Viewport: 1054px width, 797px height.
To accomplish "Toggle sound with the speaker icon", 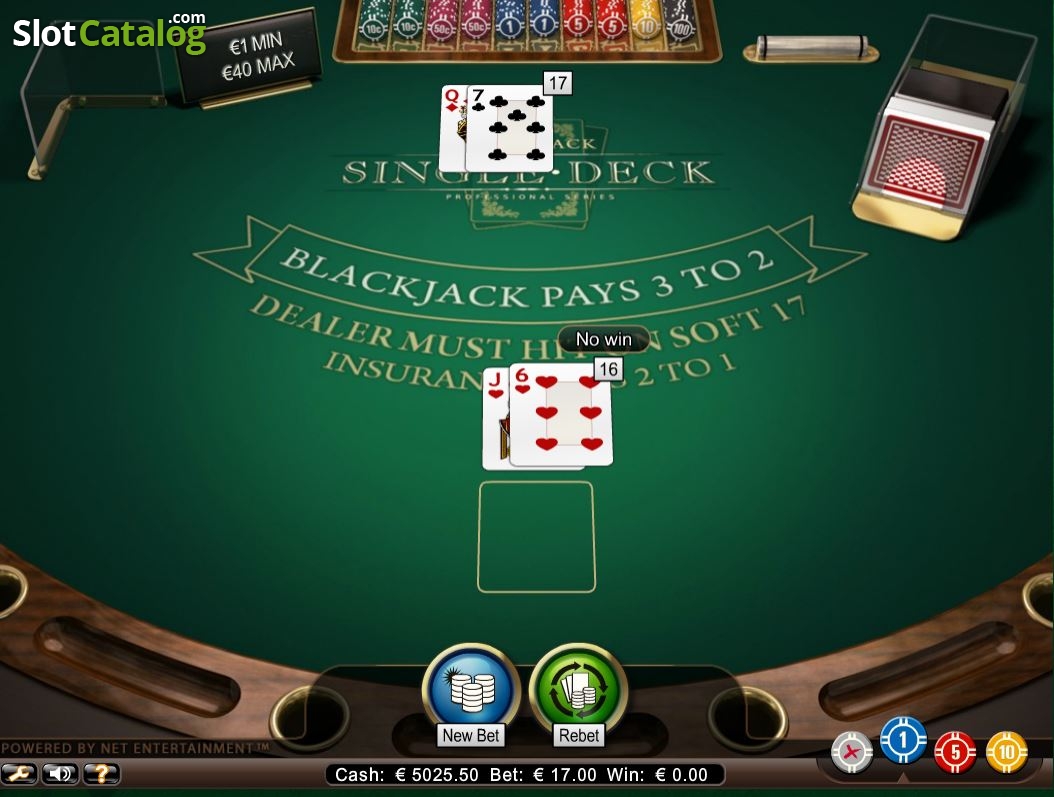I will tap(61, 773).
